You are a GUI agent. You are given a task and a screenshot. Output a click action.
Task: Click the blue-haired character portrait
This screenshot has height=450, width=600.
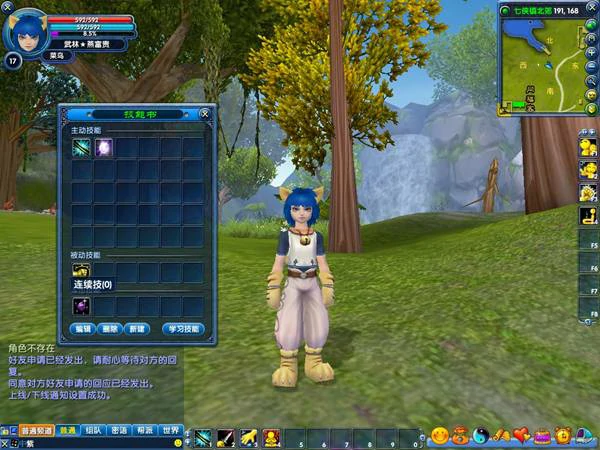coord(24,33)
